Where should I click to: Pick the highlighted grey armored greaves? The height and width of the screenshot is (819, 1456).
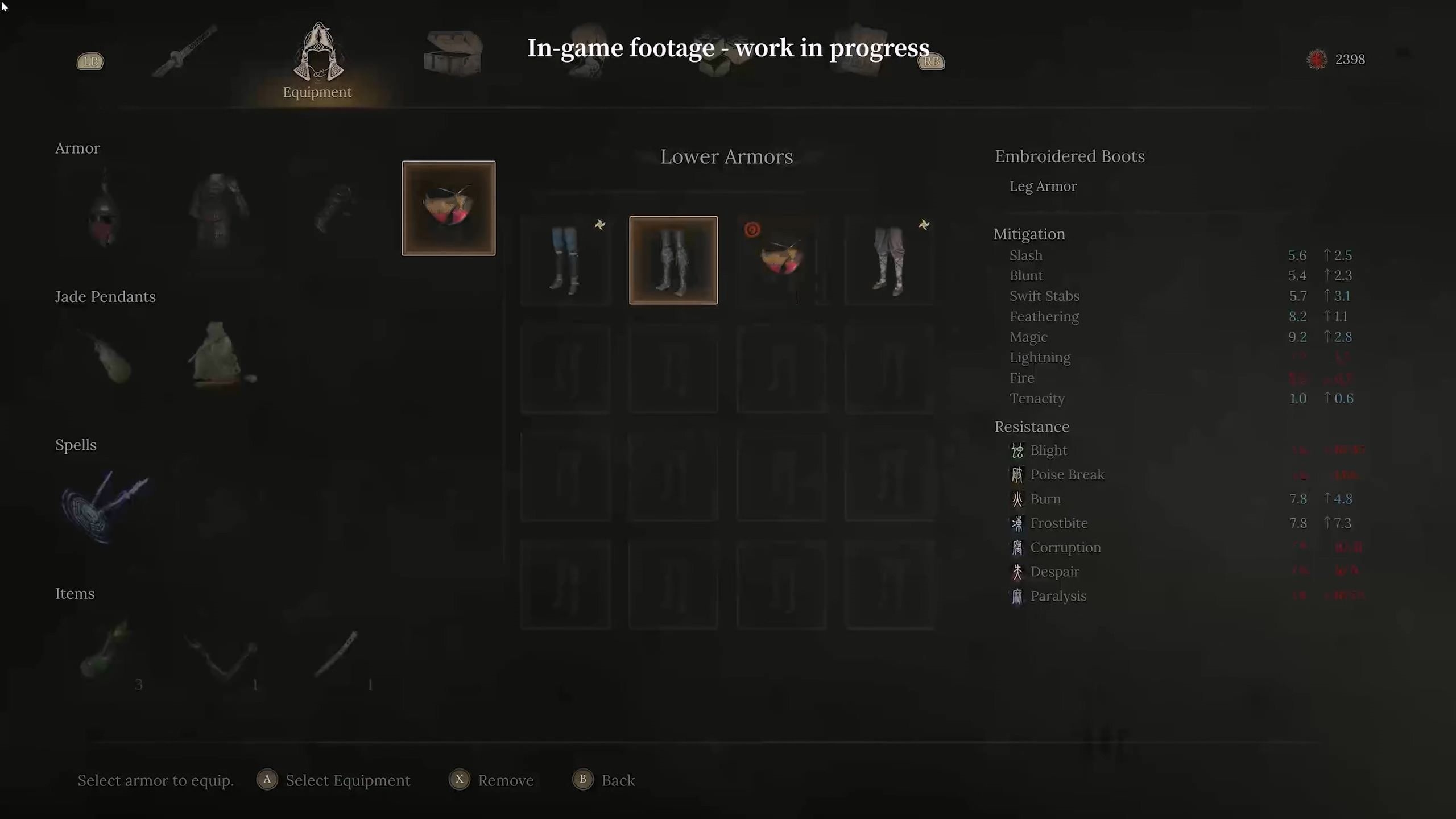(x=673, y=260)
